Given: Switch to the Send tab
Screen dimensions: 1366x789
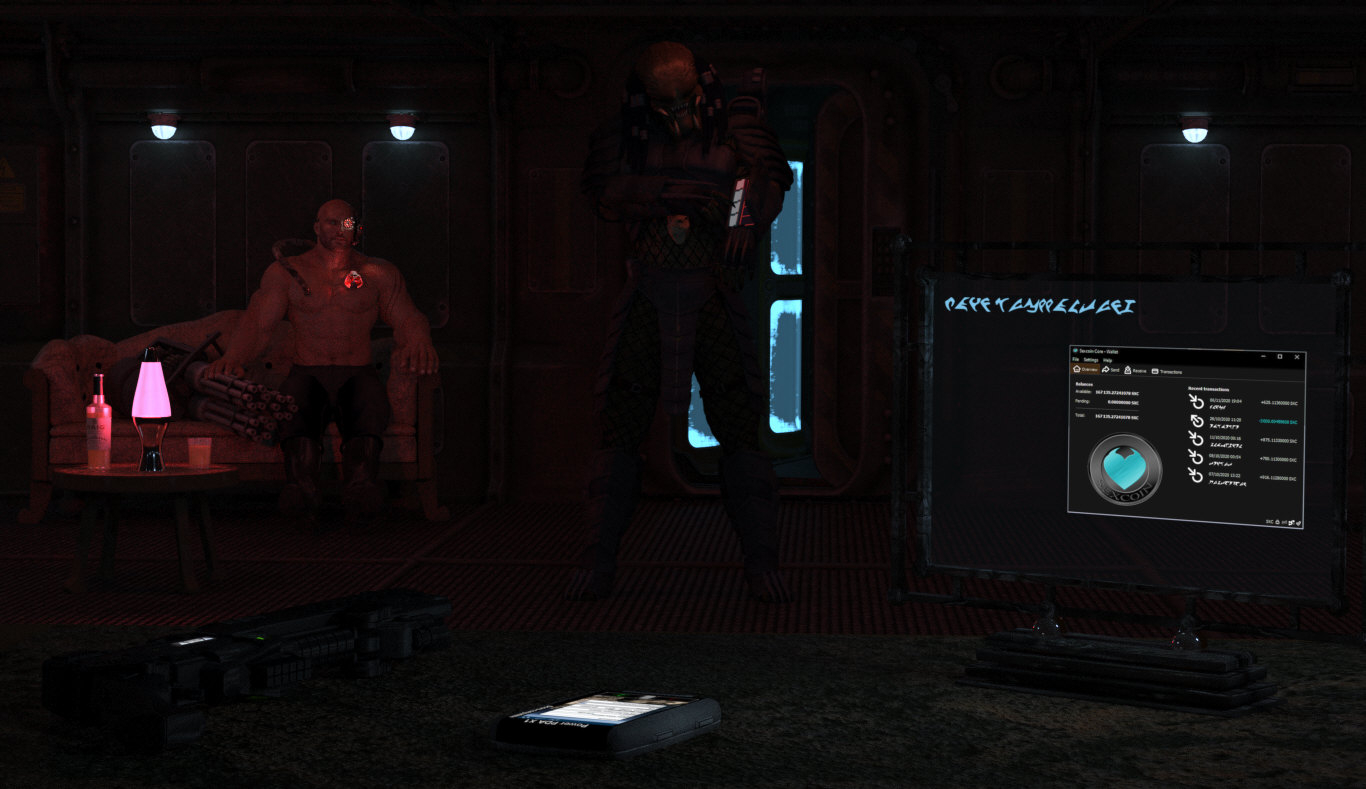Looking at the screenshot, I should [x=1111, y=370].
